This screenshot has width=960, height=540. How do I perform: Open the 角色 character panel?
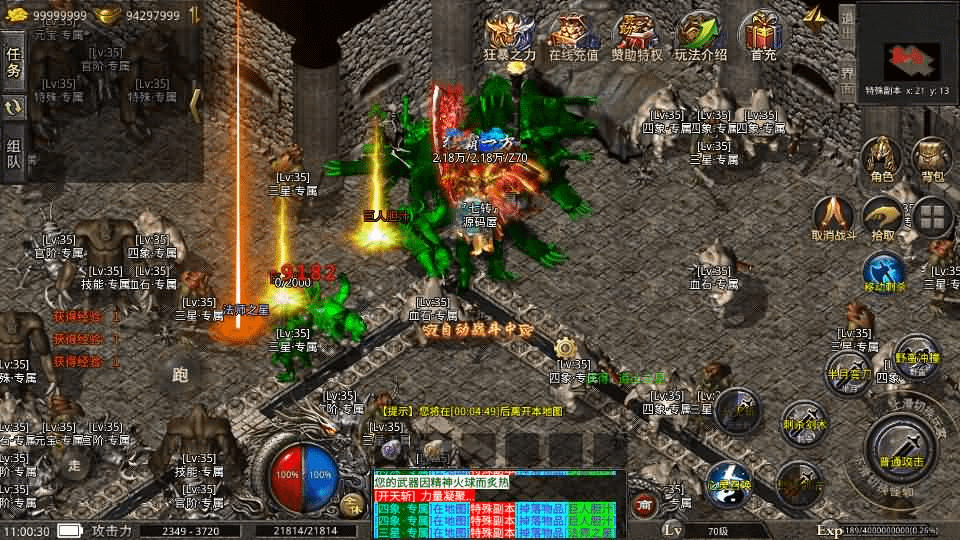click(881, 160)
